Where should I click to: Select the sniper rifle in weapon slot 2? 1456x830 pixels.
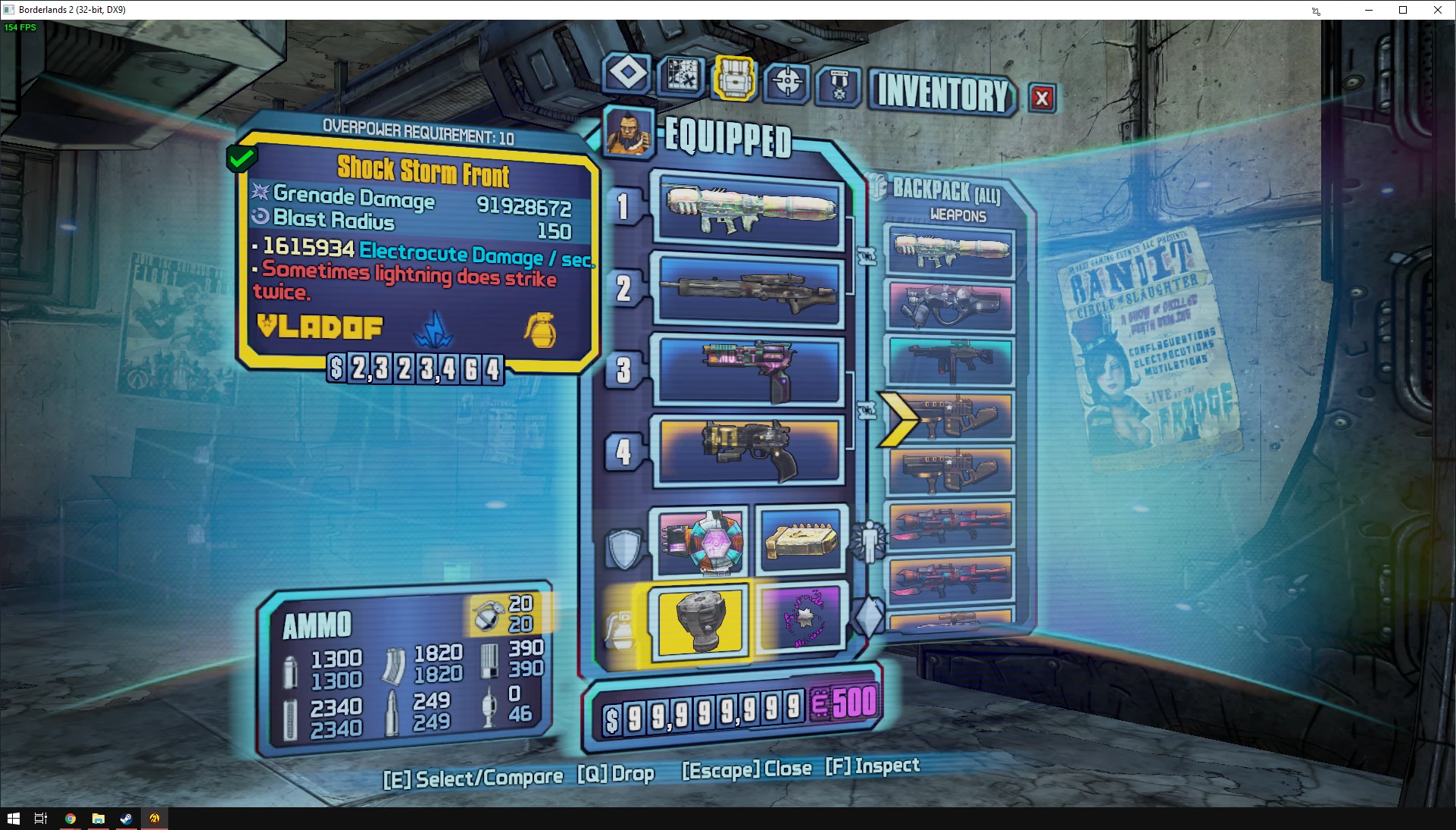(750, 291)
